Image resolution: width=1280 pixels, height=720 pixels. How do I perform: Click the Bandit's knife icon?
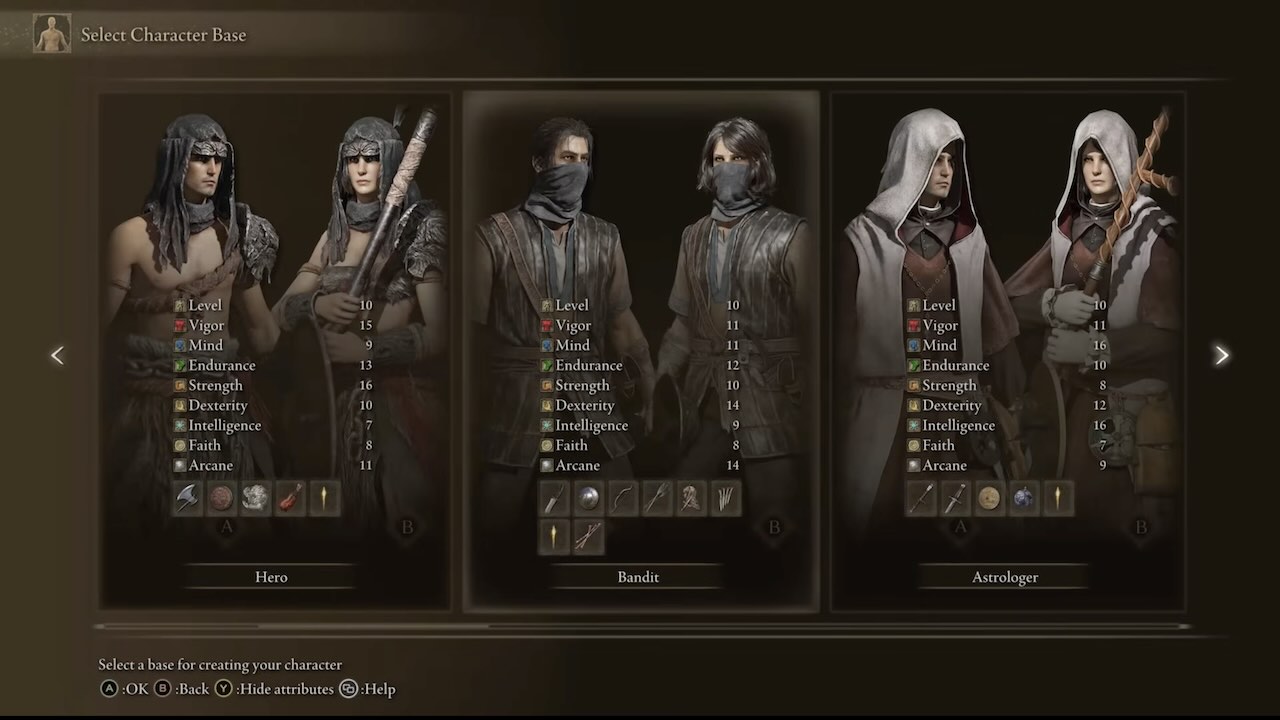pos(554,498)
